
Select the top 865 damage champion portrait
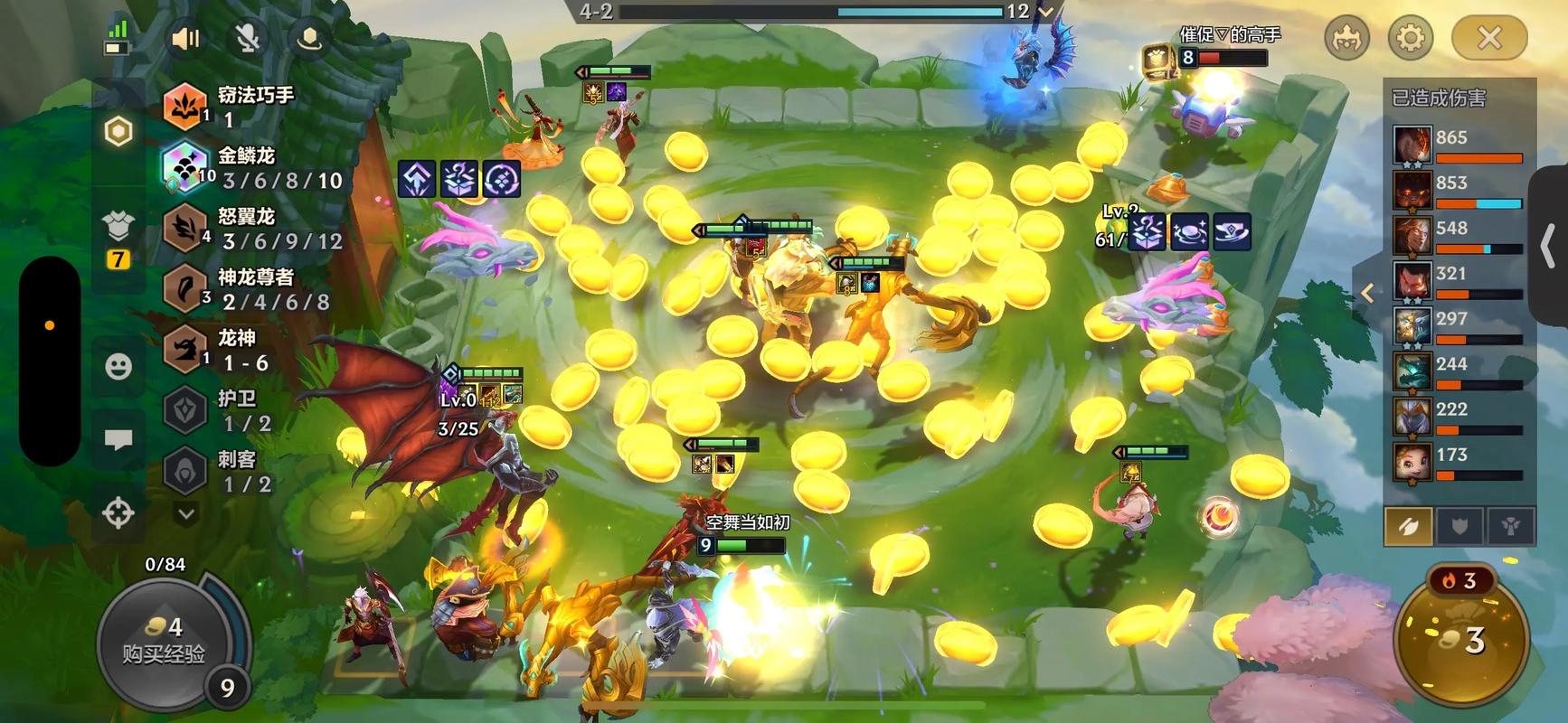[1412, 146]
